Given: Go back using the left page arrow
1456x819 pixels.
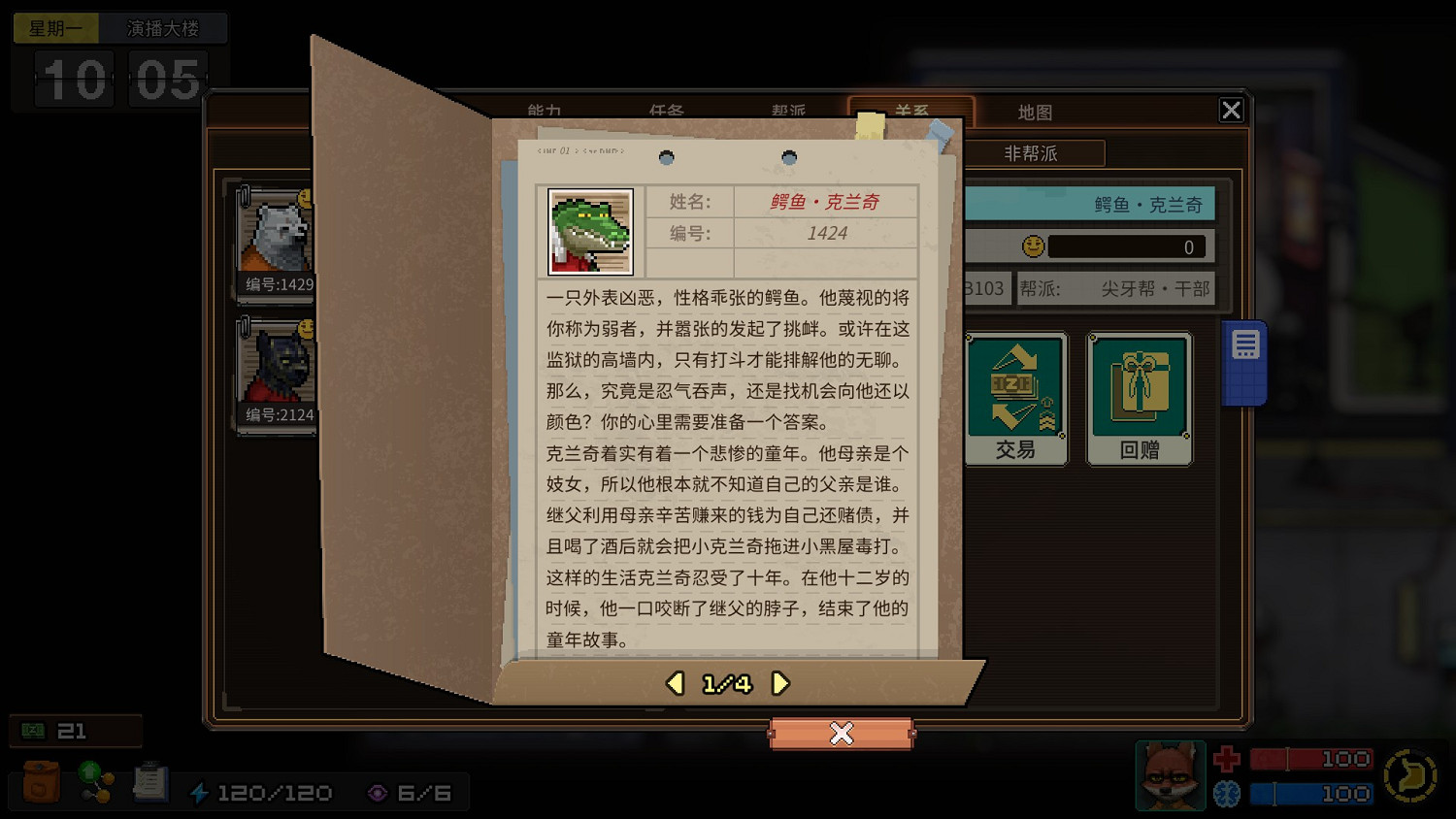Looking at the screenshot, I should 675,683.
